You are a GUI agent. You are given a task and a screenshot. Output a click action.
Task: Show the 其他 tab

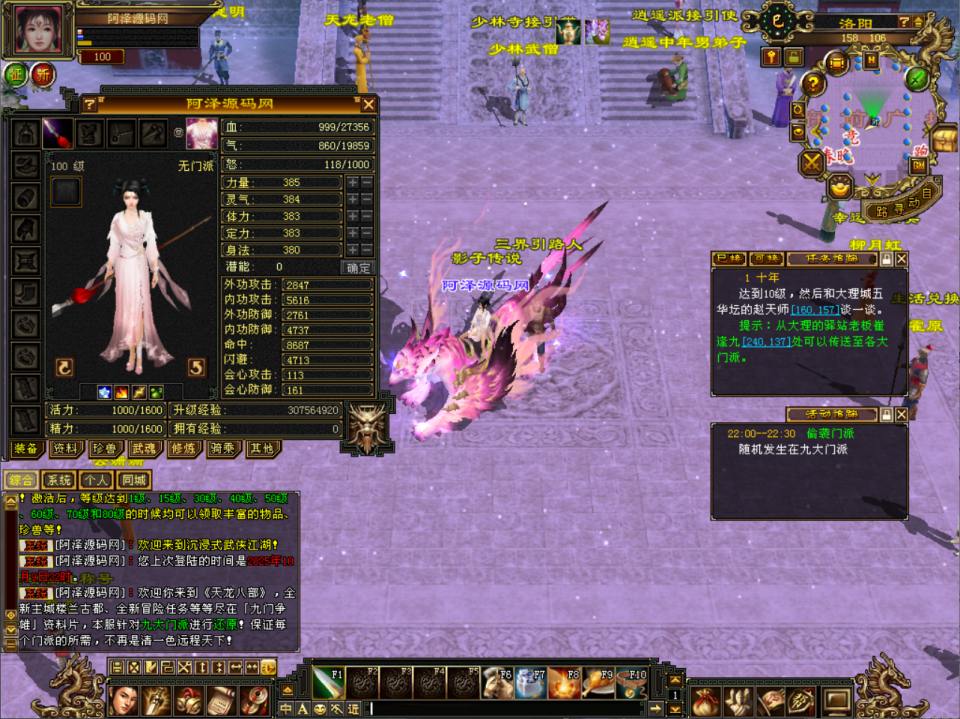261,450
